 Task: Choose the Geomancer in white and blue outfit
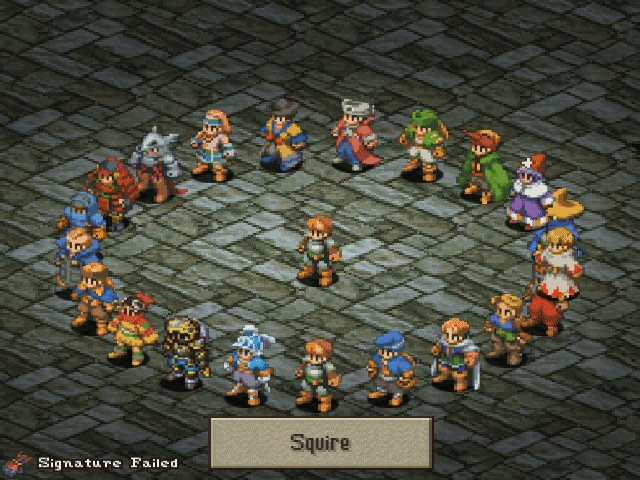click(x=211, y=145)
